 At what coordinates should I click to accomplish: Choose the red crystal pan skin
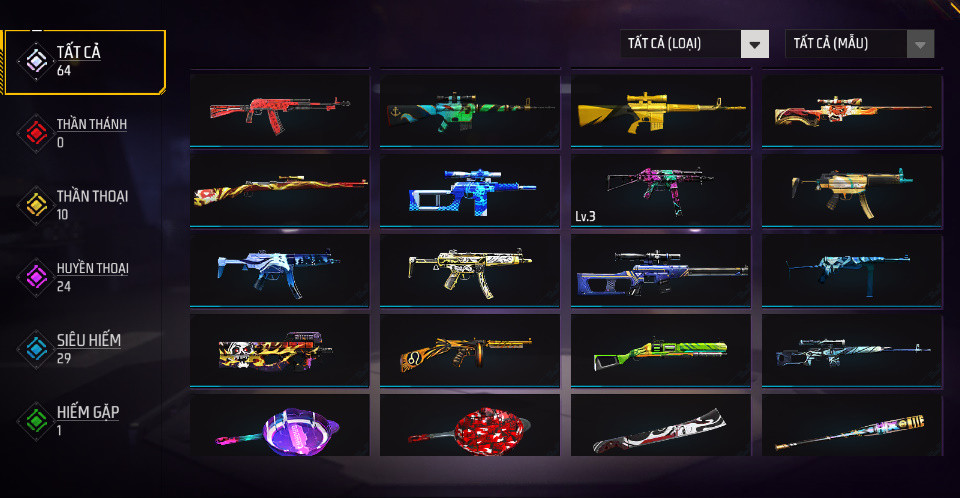pyautogui.click(x=470, y=427)
